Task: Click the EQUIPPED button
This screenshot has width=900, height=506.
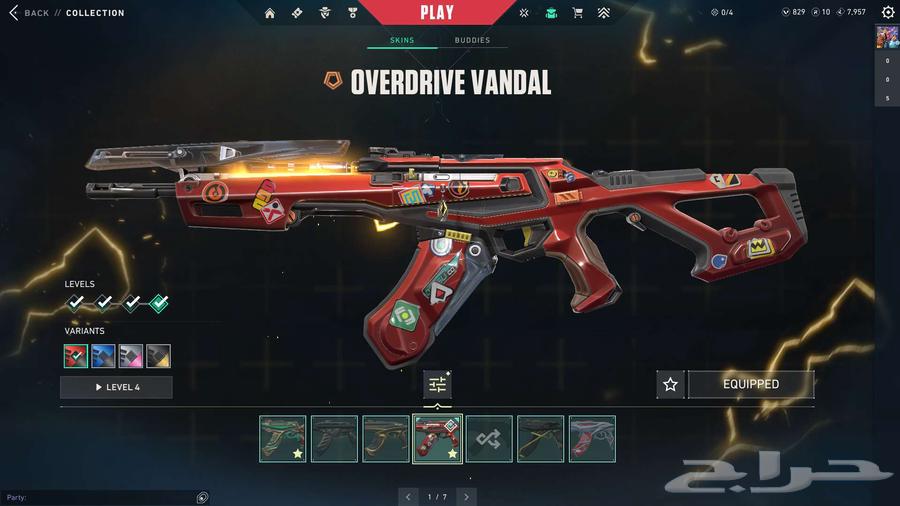Action: click(x=750, y=384)
